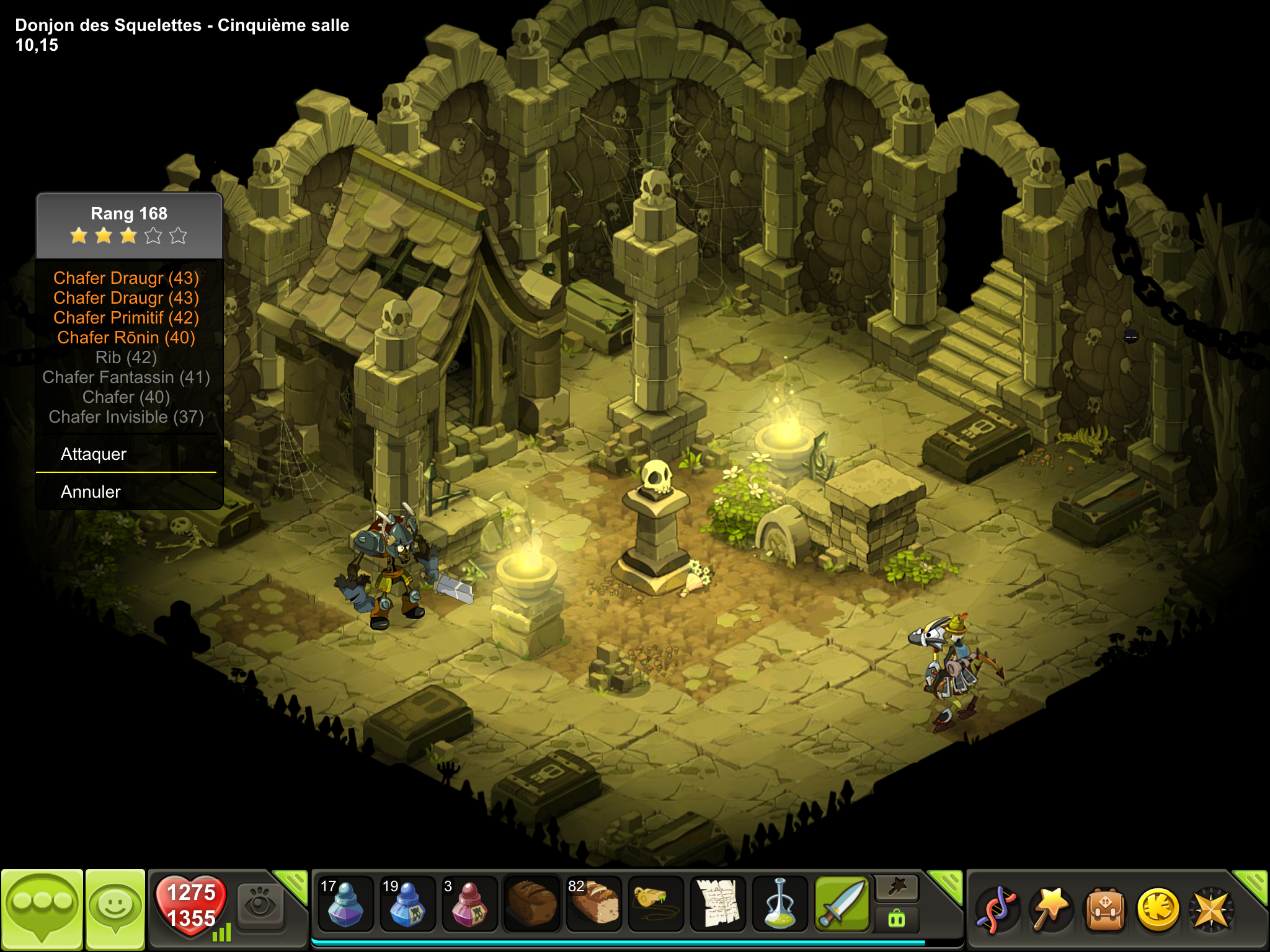Read the torn parchment scroll item
Viewport: 1270px width, 952px height.
coord(717,904)
